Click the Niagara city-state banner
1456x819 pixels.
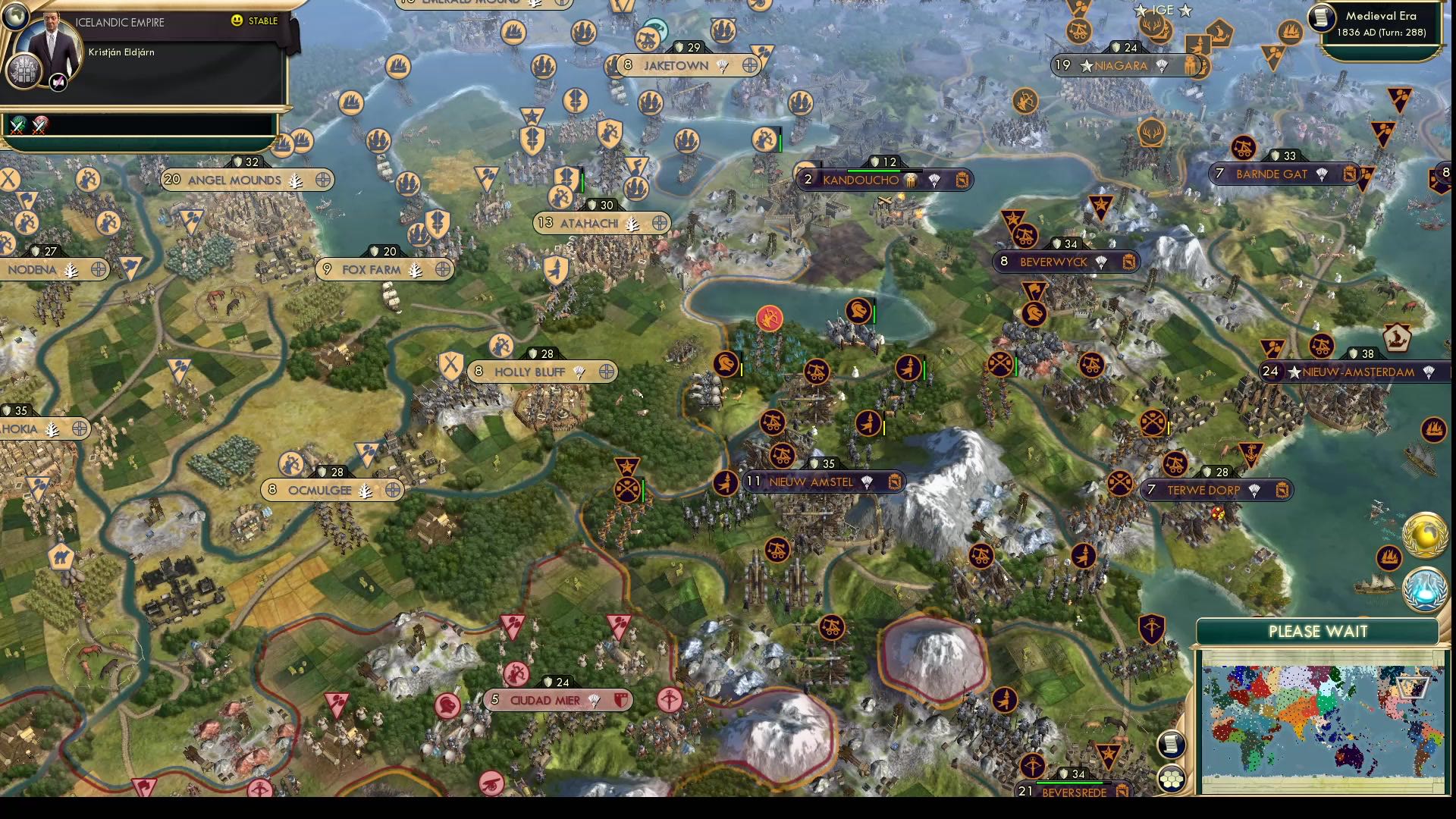[1121, 66]
